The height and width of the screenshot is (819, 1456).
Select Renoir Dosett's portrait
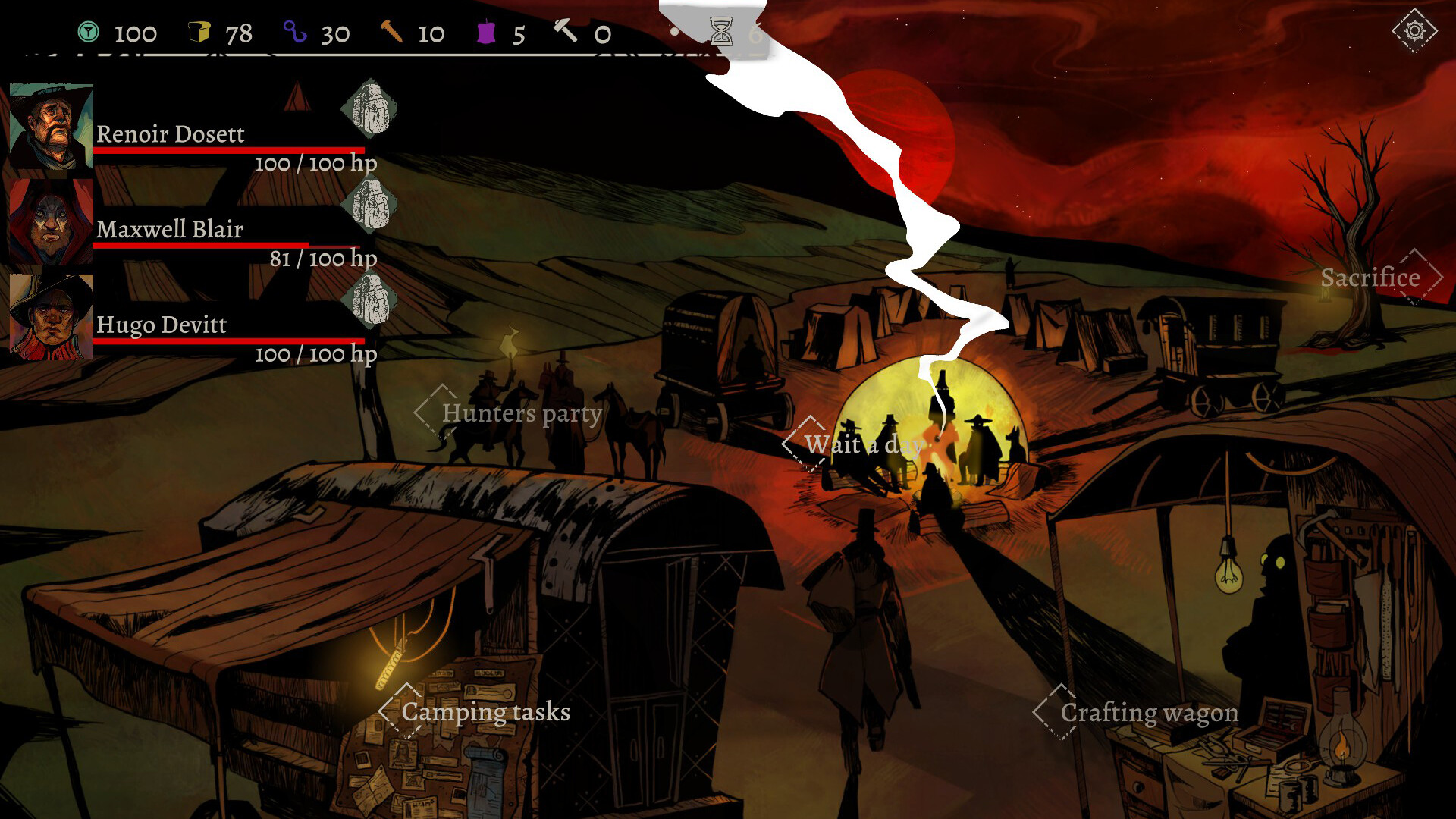click(x=51, y=127)
